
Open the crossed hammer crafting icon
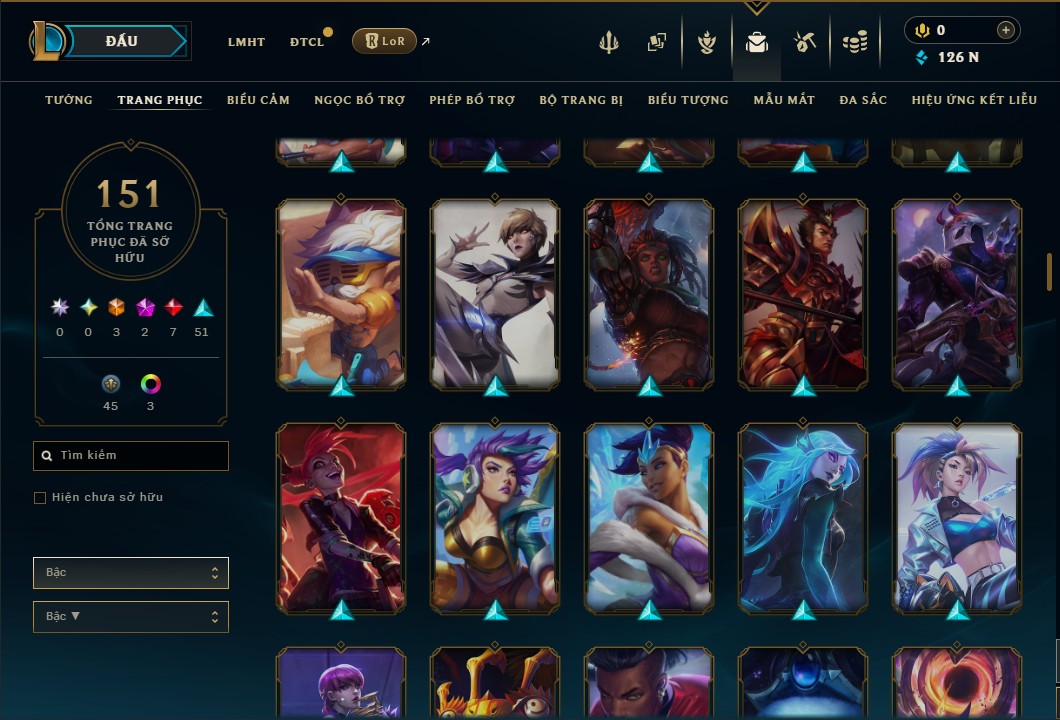(x=804, y=42)
